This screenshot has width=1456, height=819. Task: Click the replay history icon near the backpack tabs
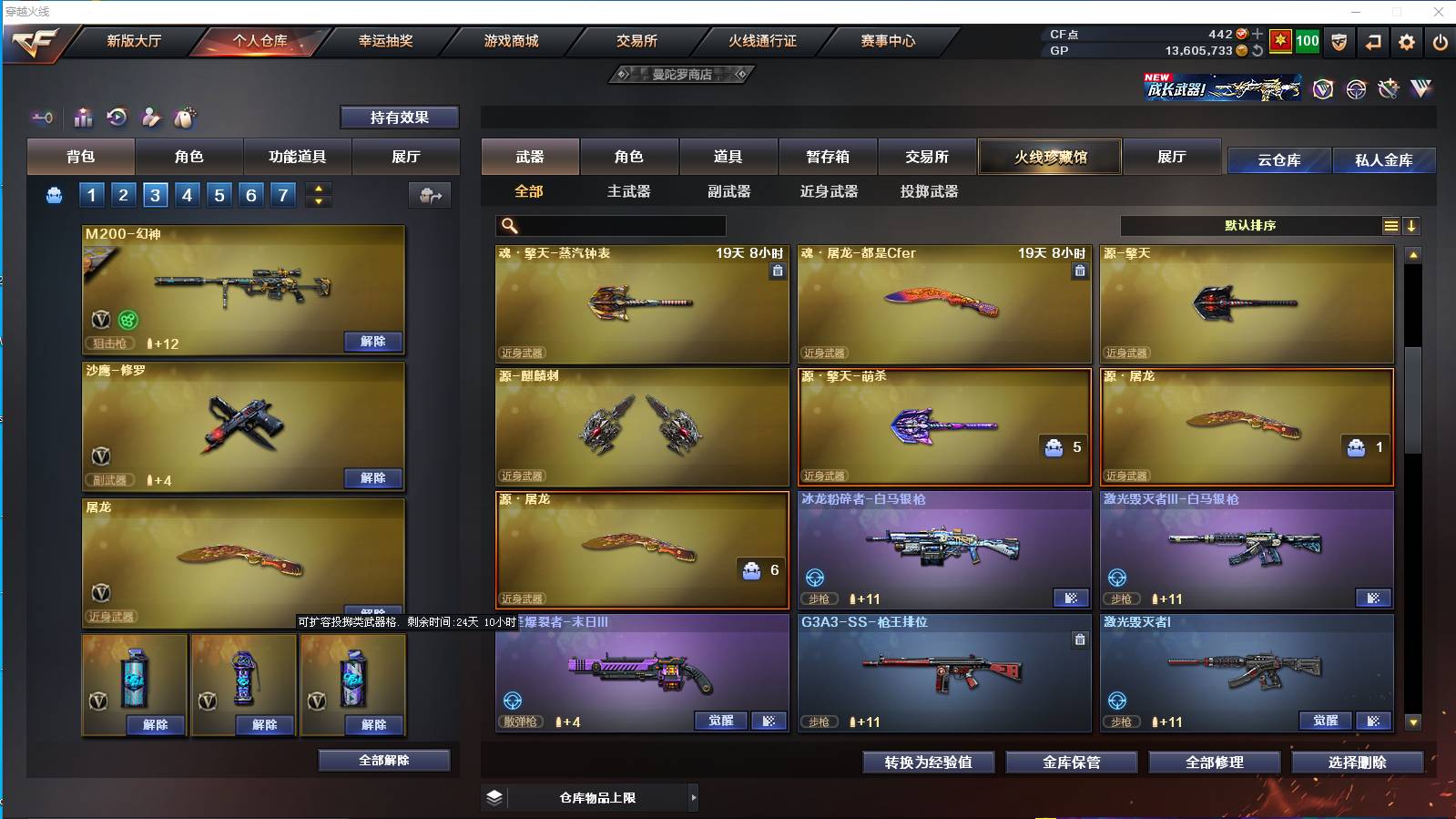click(x=117, y=118)
